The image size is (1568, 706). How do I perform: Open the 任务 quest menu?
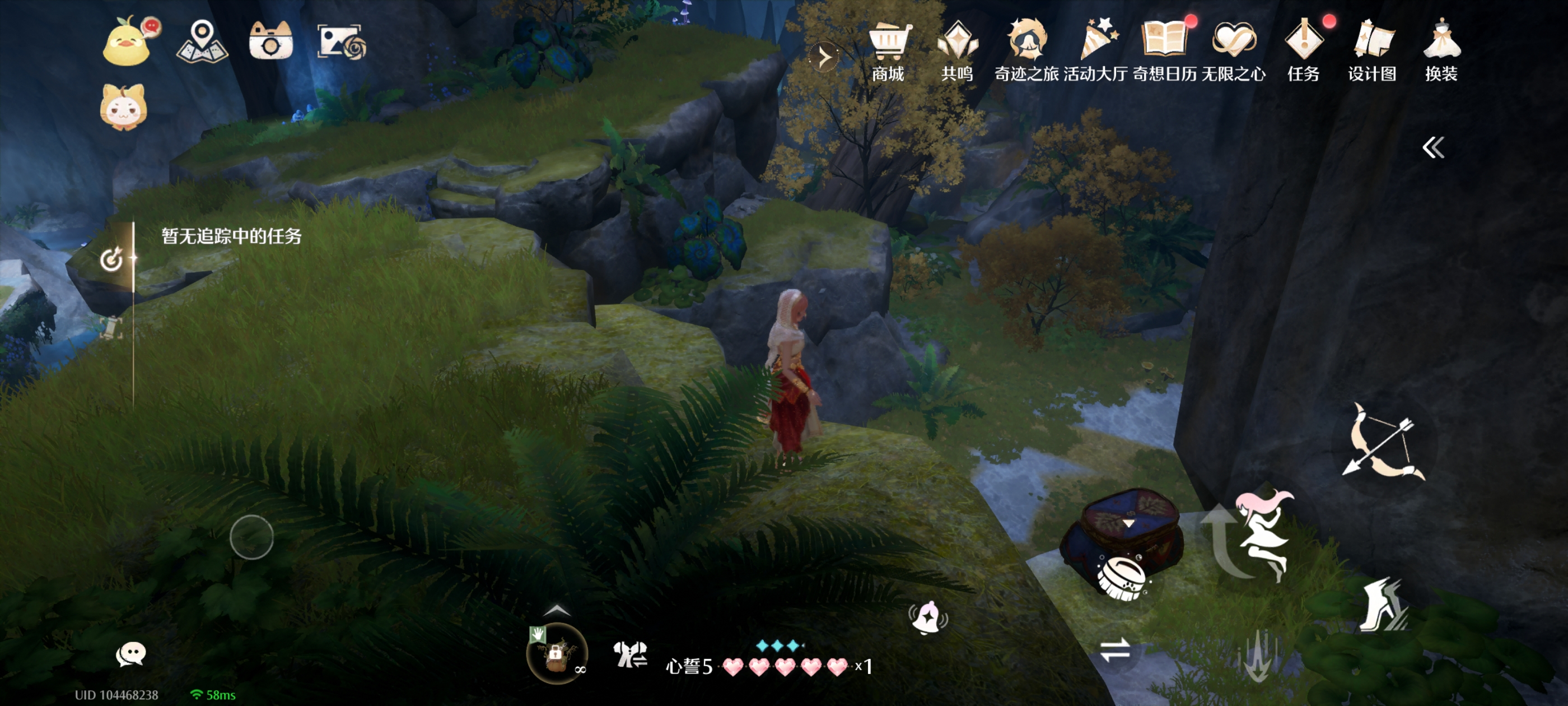click(x=1303, y=50)
